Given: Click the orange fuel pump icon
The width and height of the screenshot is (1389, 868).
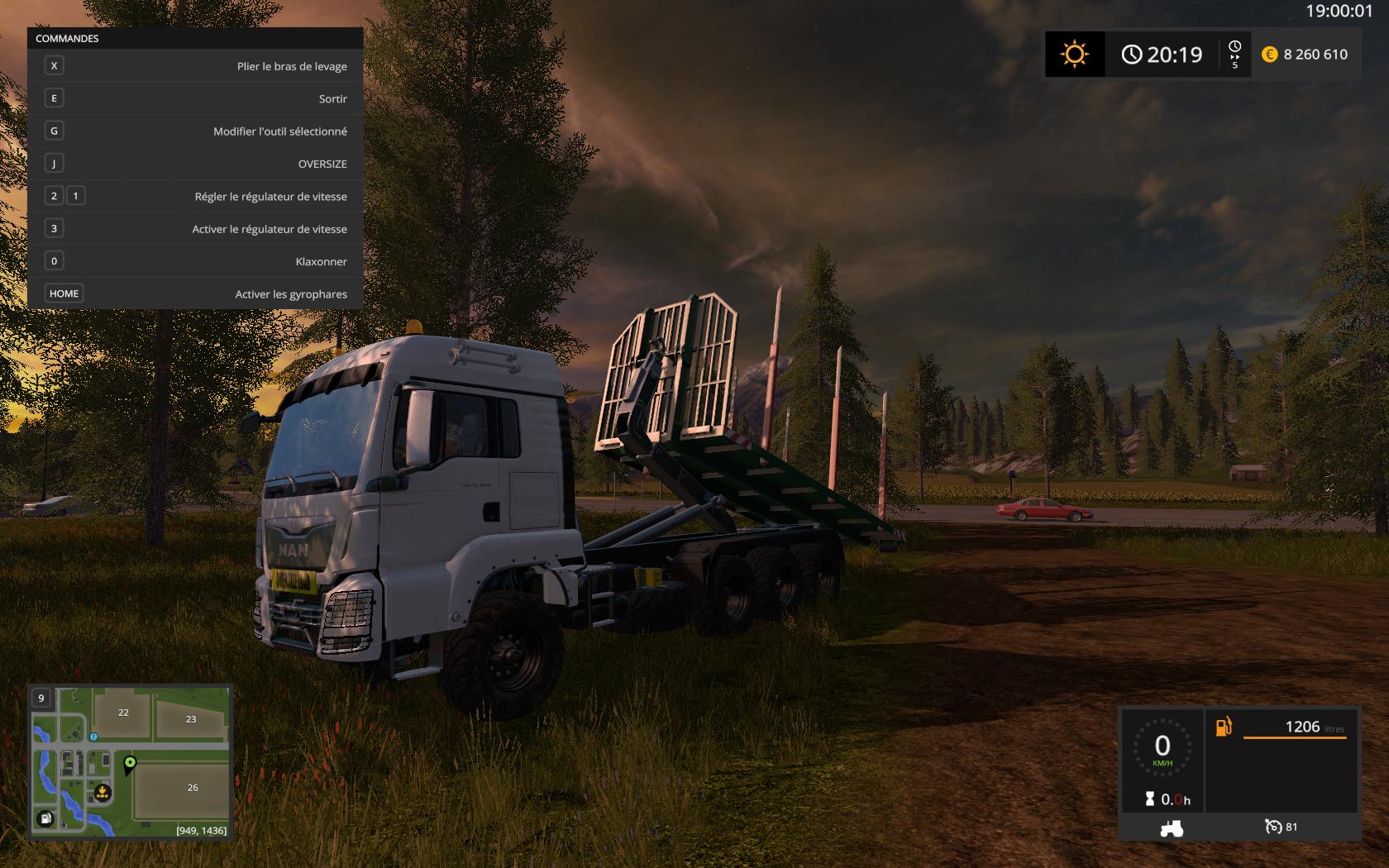Looking at the screenshot, I should (x=1224, y=727).
